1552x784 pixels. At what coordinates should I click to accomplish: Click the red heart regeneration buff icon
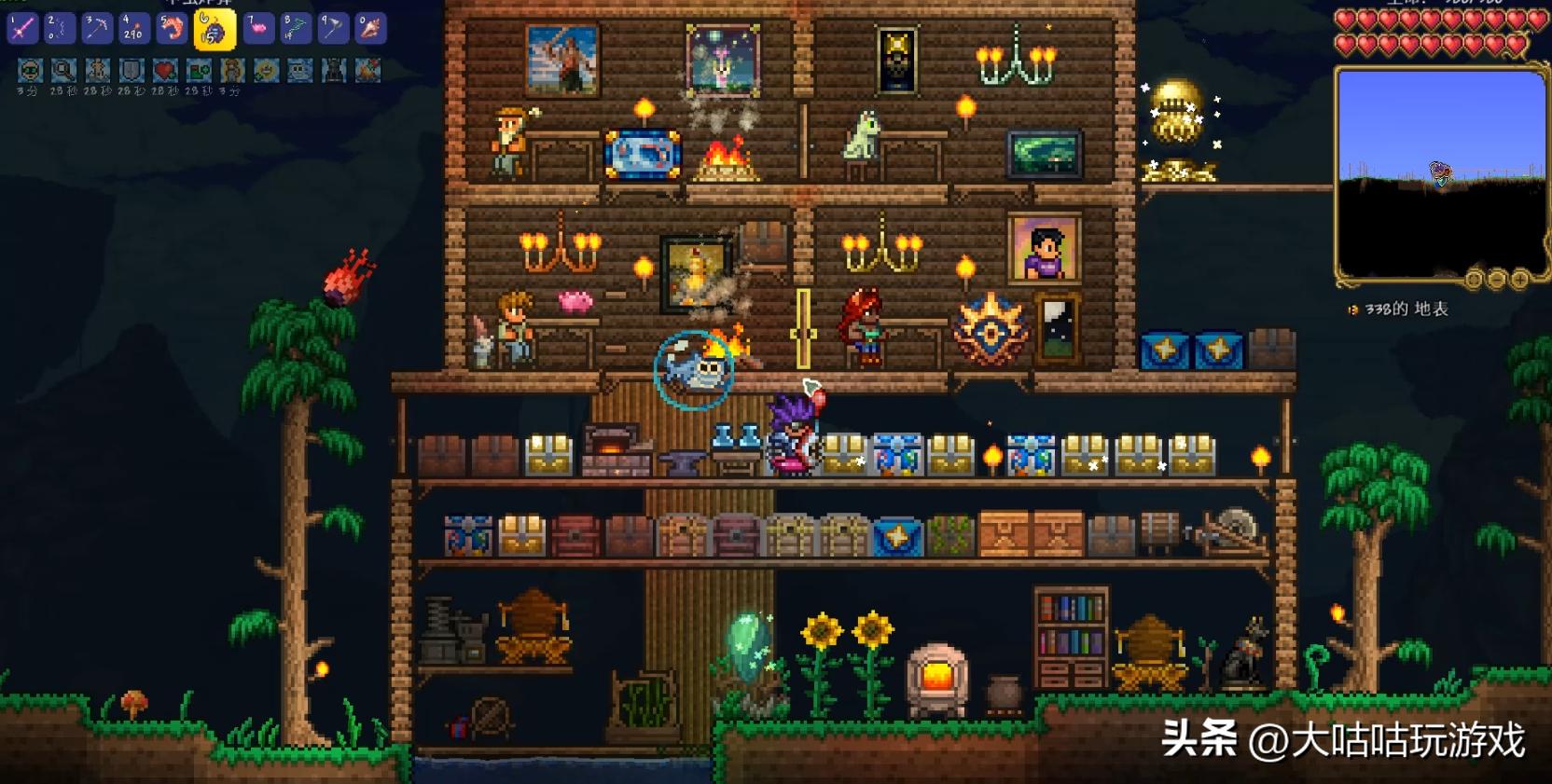(x=165, y=70)
